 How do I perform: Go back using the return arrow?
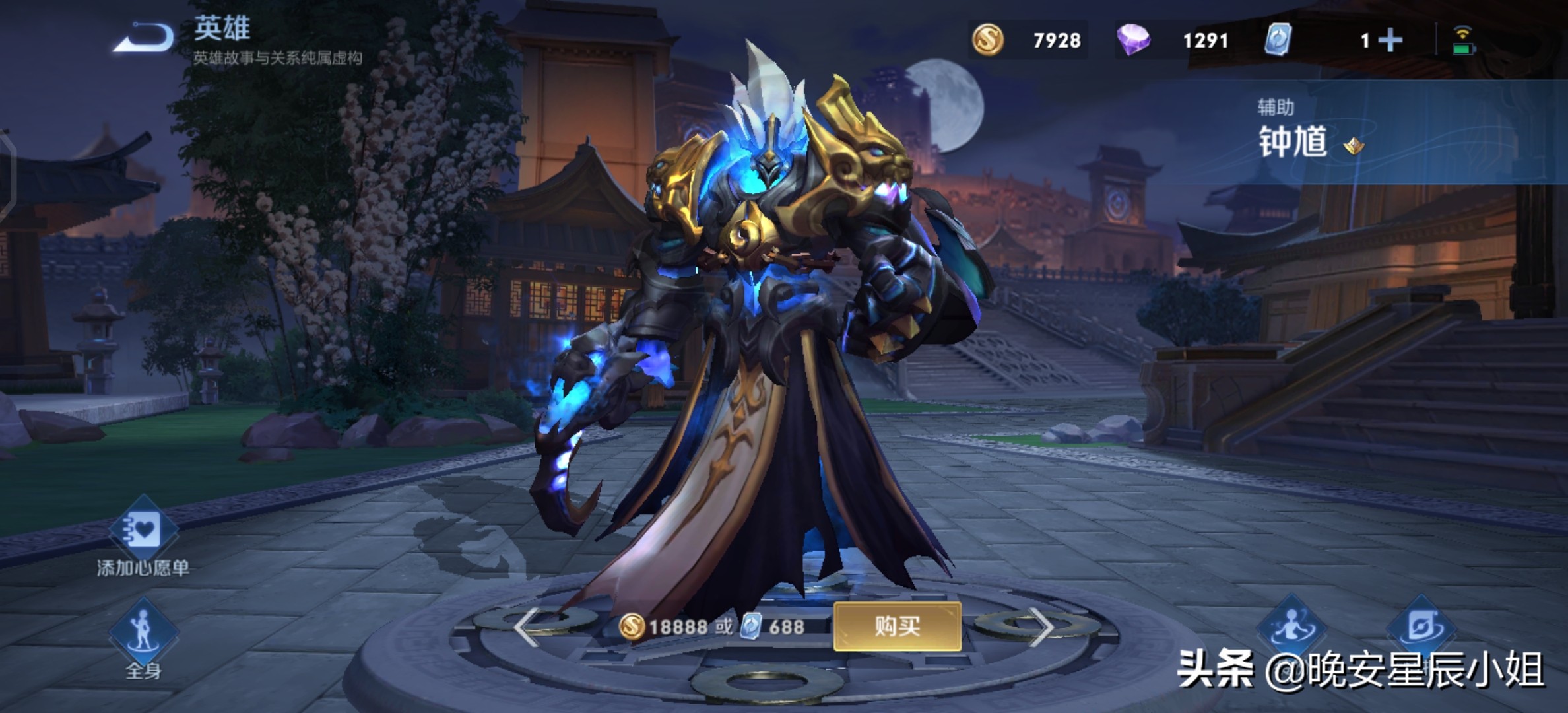click(x=144, y=37)
